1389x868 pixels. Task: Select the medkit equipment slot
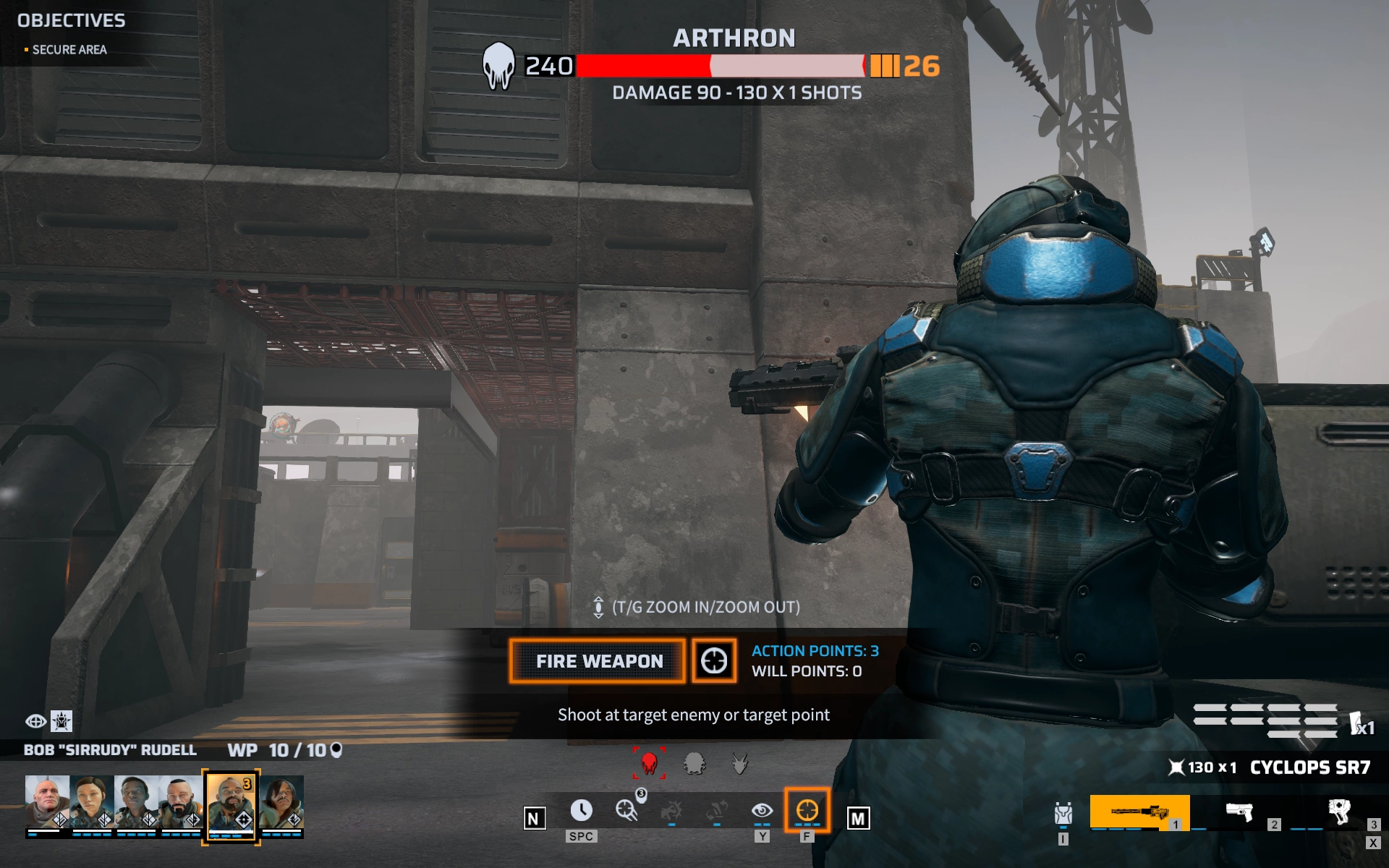(1339, 812)
